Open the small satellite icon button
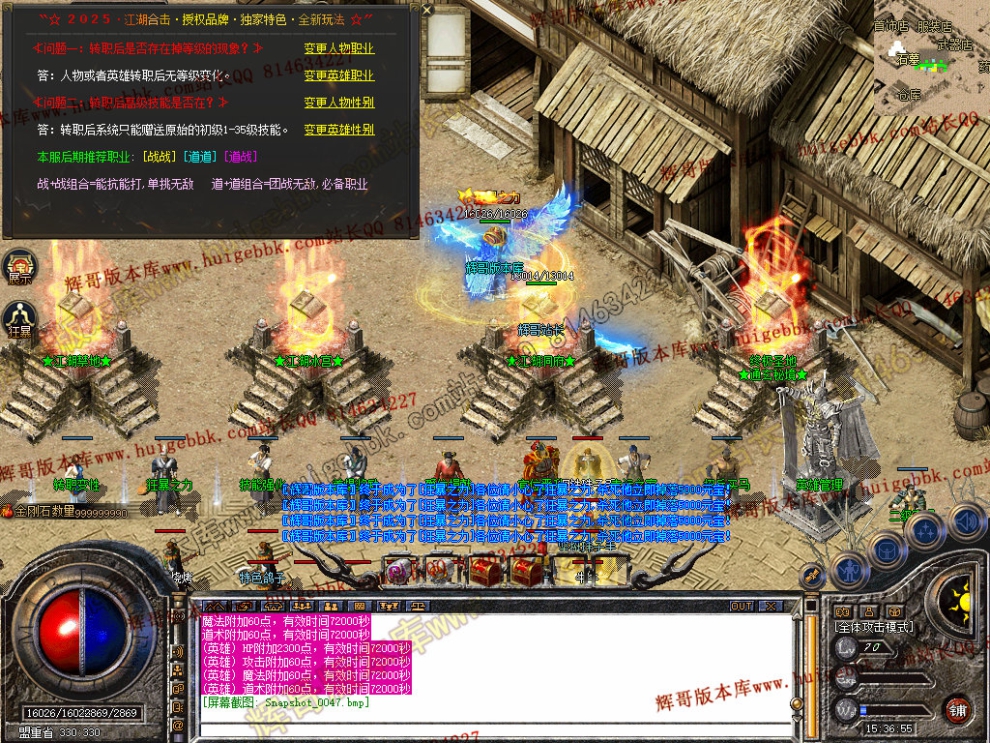Image resolution: width=990 pixels, height=743 pixels. (x=812, y=576)
